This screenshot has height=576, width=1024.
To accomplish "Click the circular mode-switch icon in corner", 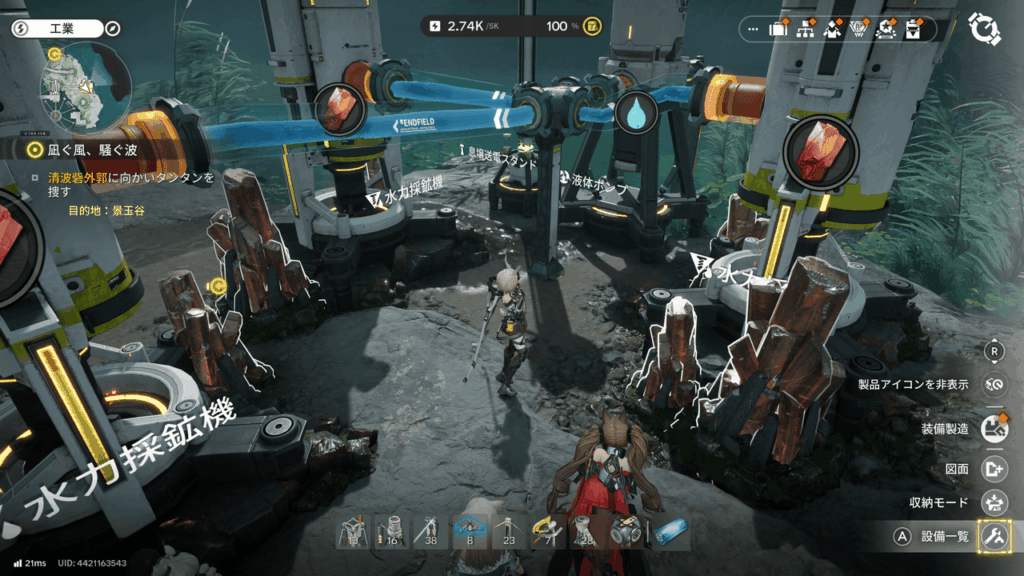I will [x=985, y=29].
